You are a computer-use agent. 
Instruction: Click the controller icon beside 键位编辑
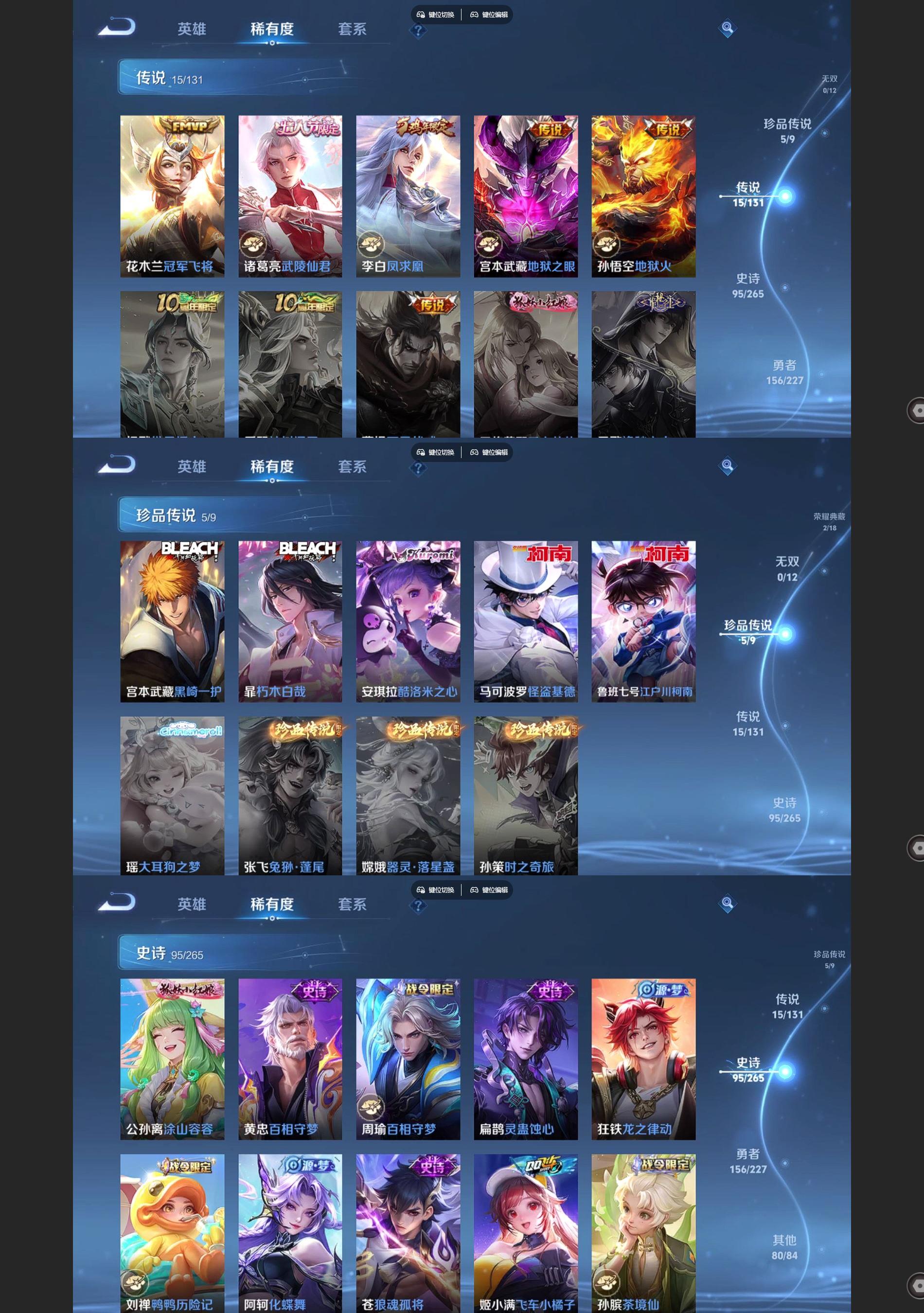[x=475, y=16]
